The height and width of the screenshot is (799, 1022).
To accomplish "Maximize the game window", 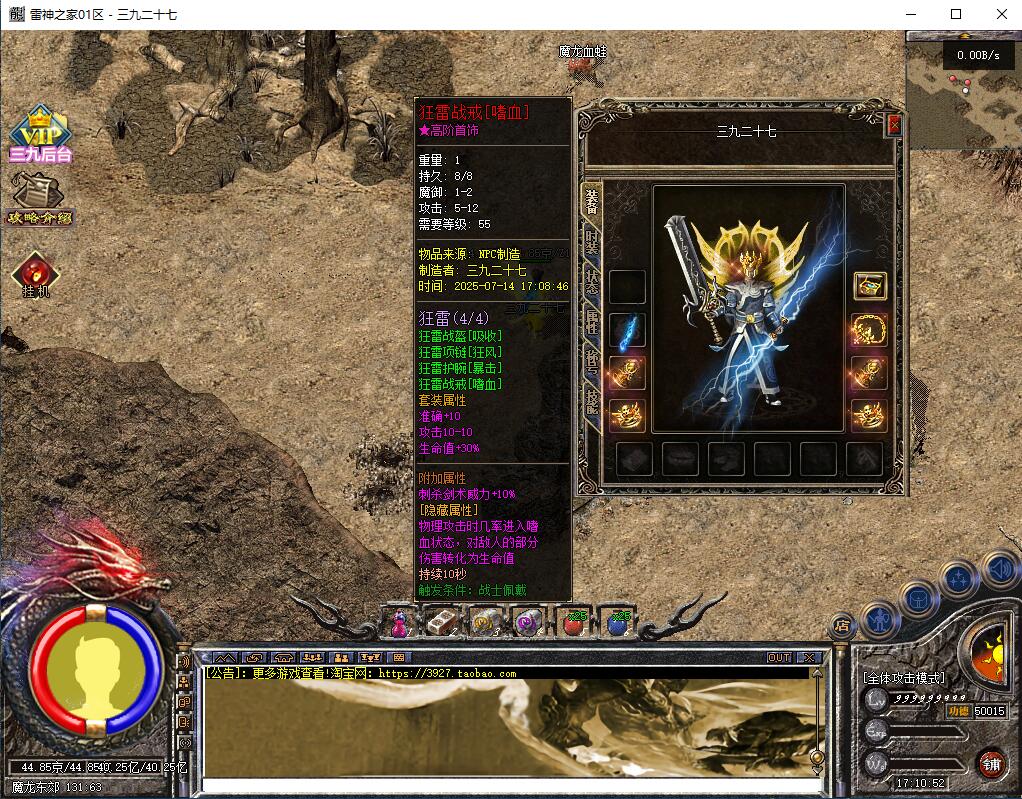I will point(956,14).
